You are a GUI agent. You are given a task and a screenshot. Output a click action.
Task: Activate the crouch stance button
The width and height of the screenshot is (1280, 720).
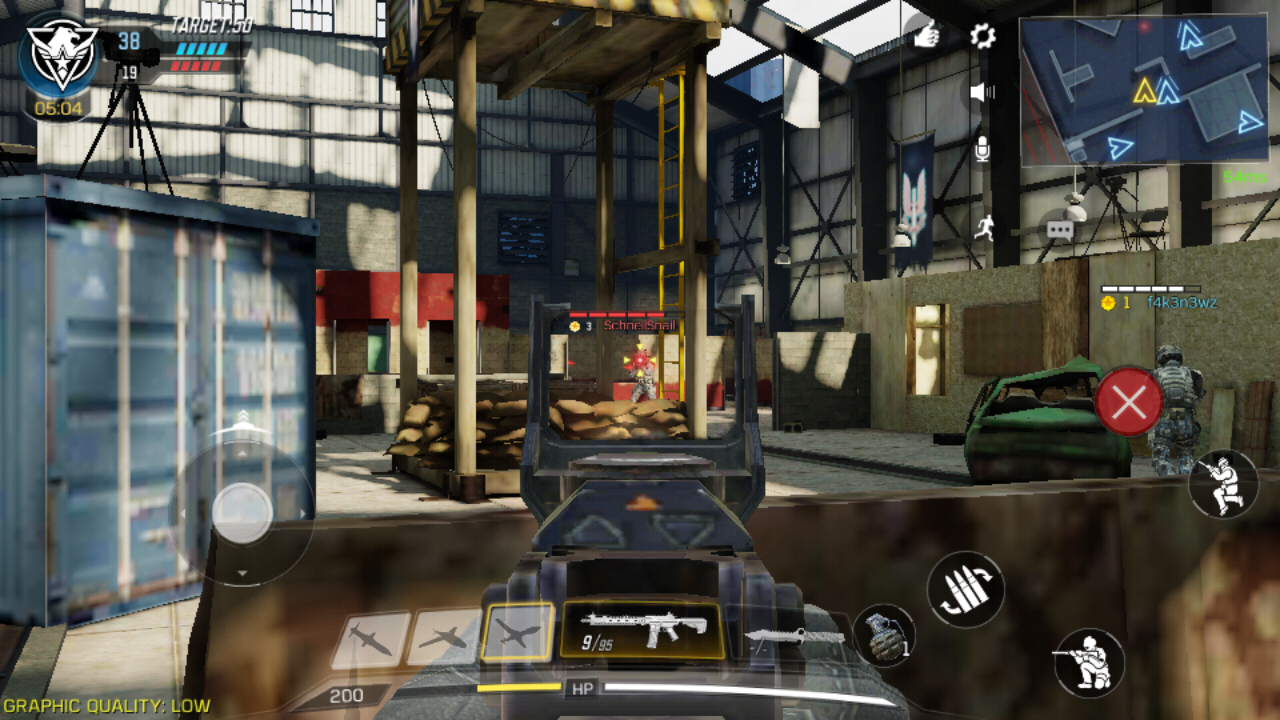1089,663
